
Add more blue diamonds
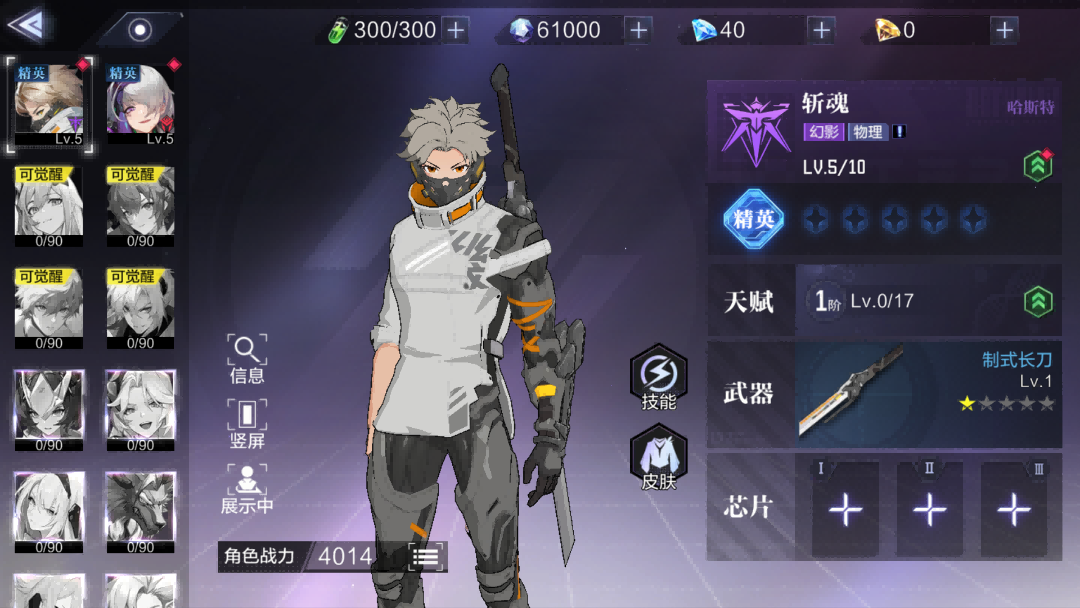tap(821, 30)
